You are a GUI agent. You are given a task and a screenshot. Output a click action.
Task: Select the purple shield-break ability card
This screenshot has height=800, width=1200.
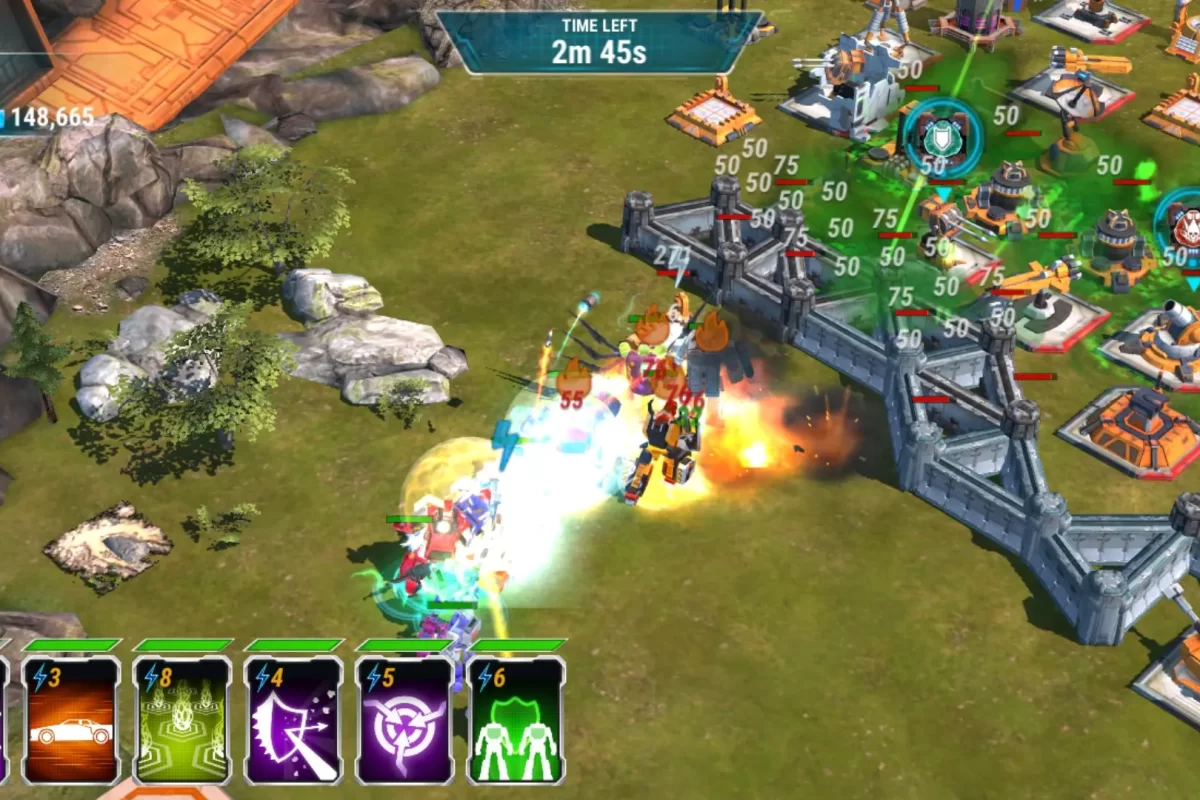(293, 720)
